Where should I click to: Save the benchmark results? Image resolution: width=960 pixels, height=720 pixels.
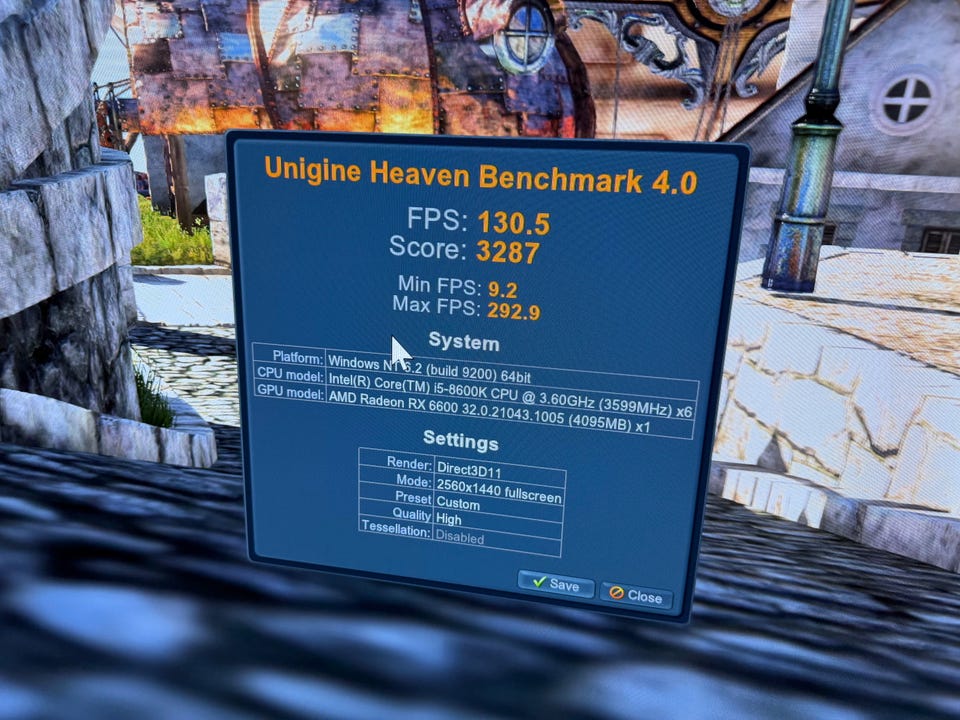tap(556, 584)
